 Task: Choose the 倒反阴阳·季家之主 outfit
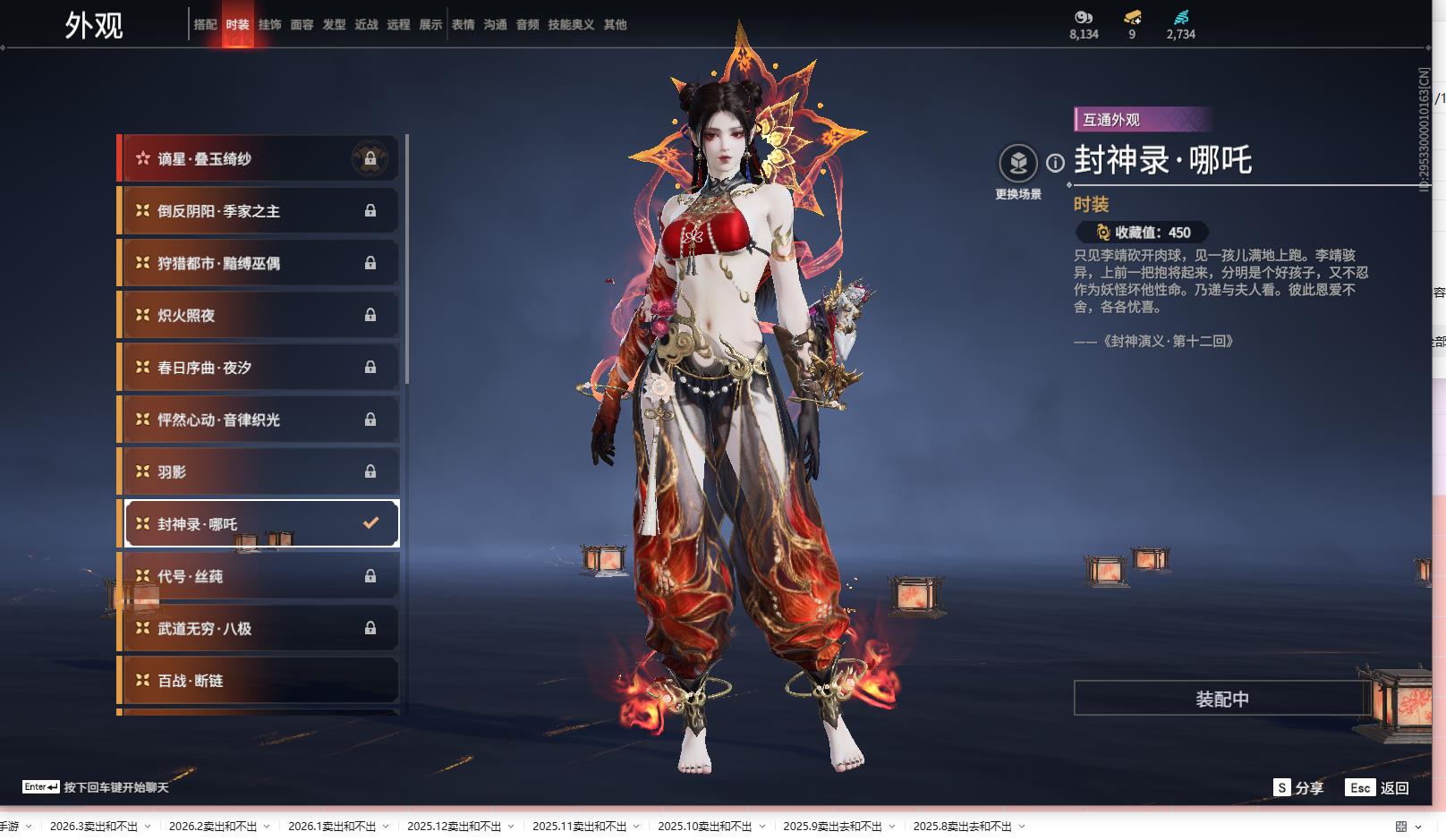[259, 211]
